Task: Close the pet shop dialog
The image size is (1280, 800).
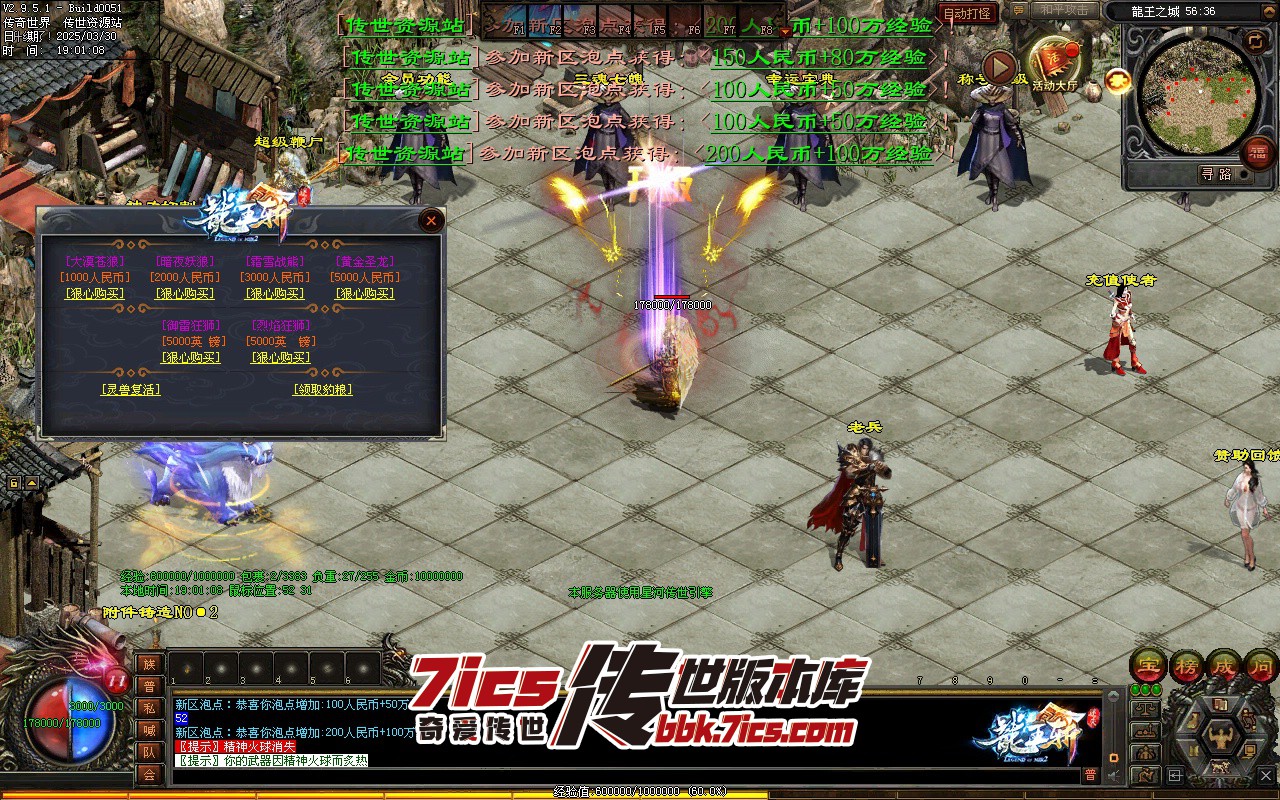Action: tap(431, 220)
